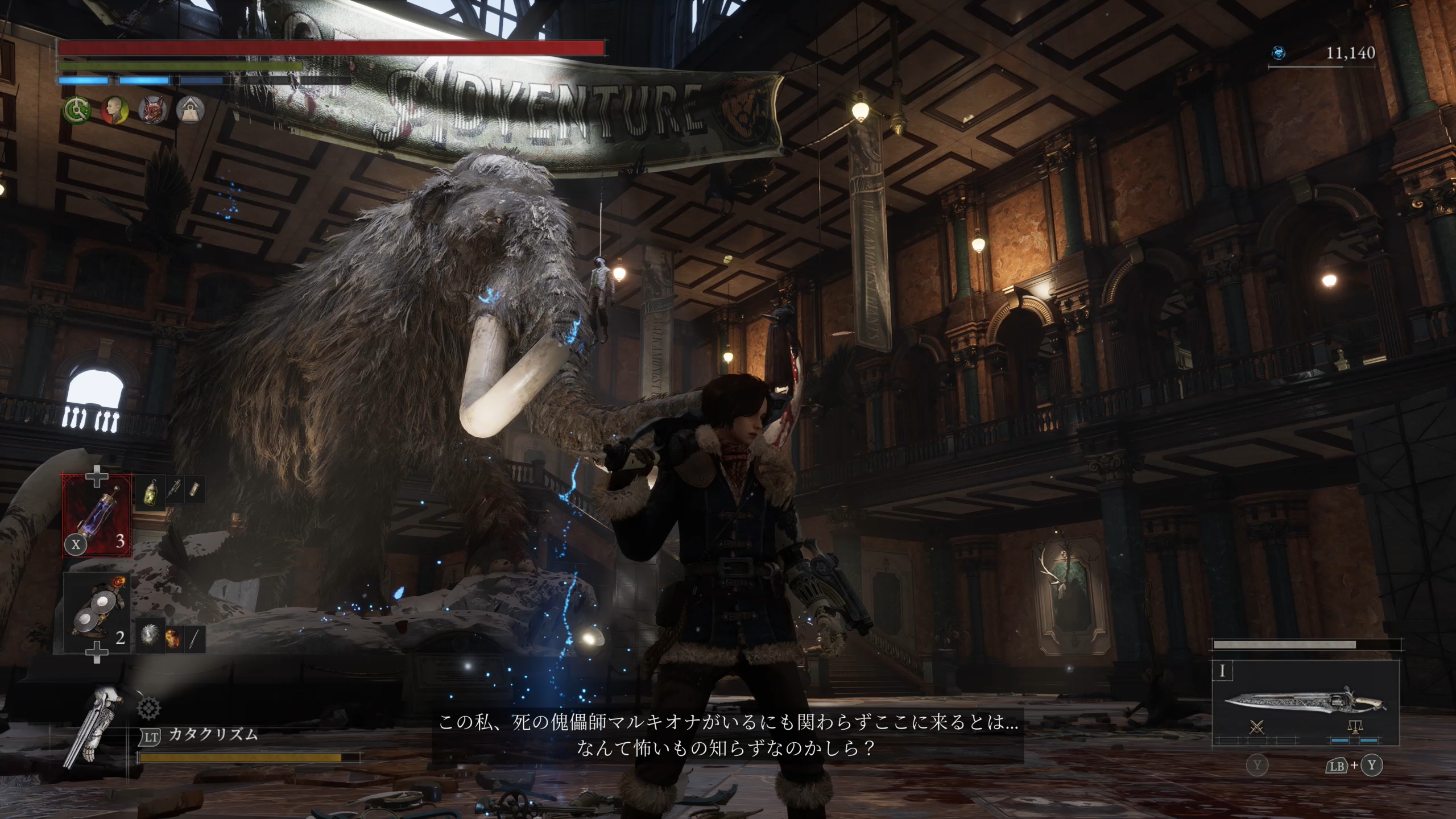Inspect the weight with arrow status icon
Image resolution: width=1456 pixels, height=819 pixels.
coord(190,110)
